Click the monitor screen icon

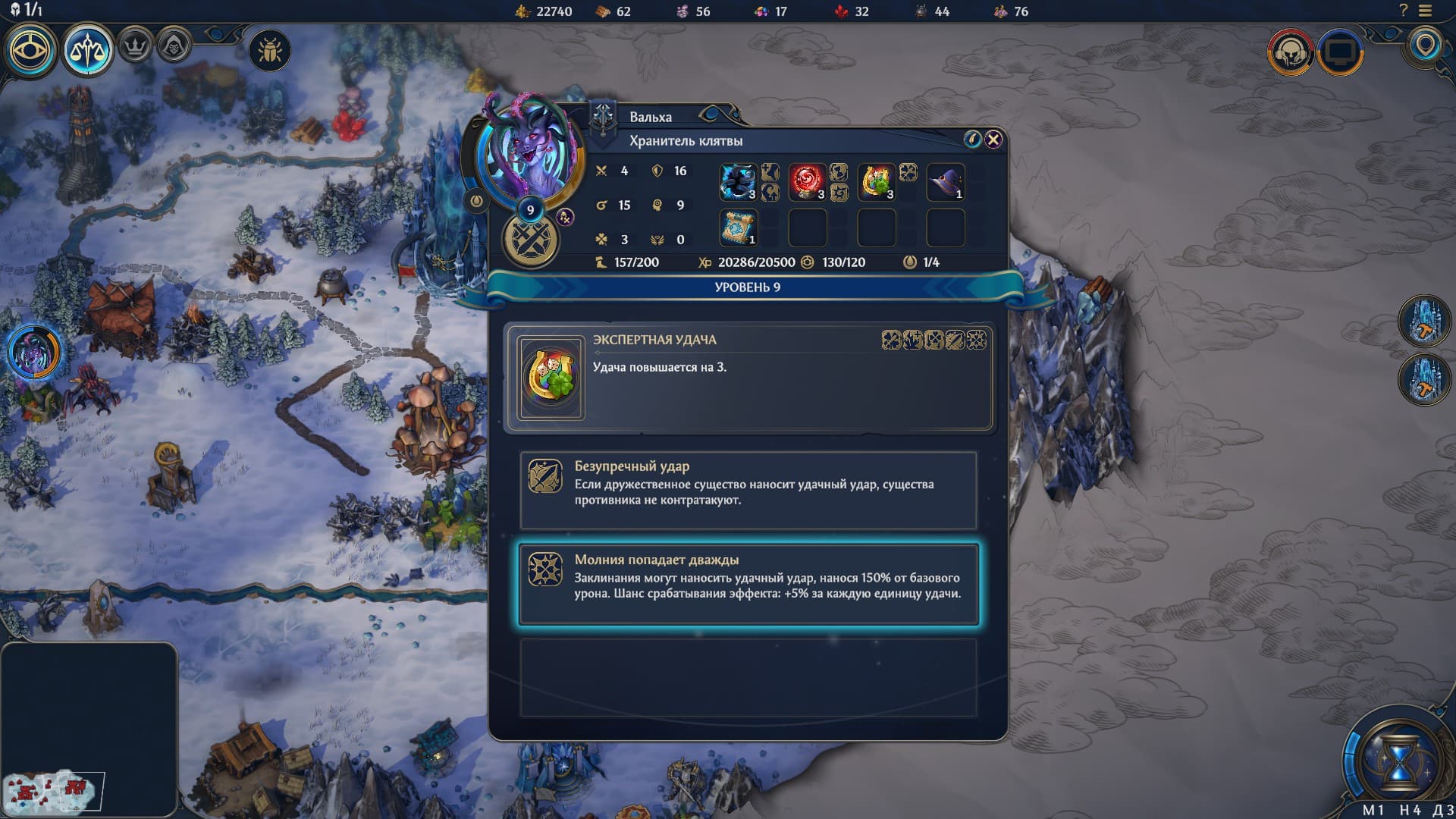(x=1340, y=52)
